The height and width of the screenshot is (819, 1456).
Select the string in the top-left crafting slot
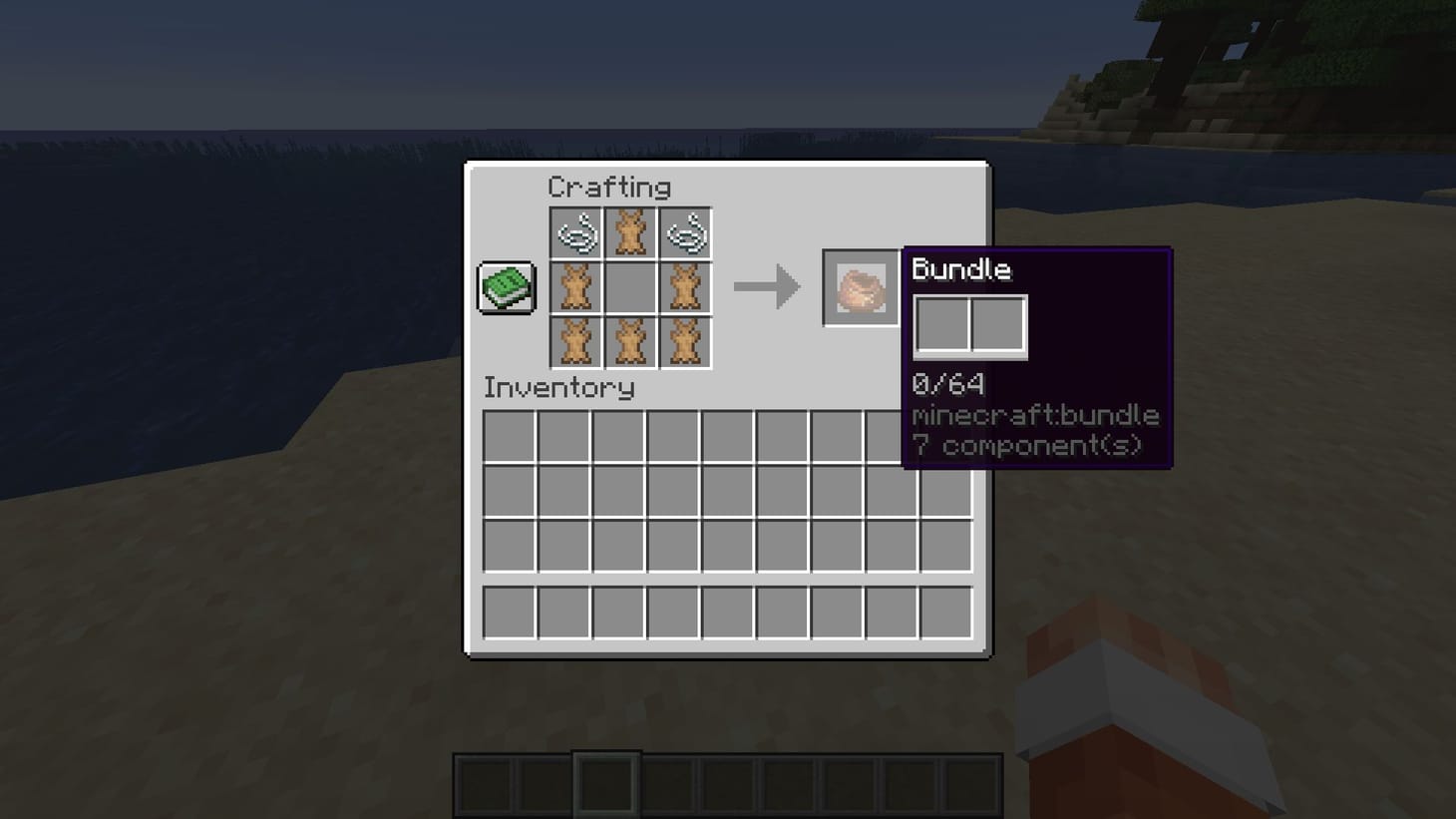point(577,232)
